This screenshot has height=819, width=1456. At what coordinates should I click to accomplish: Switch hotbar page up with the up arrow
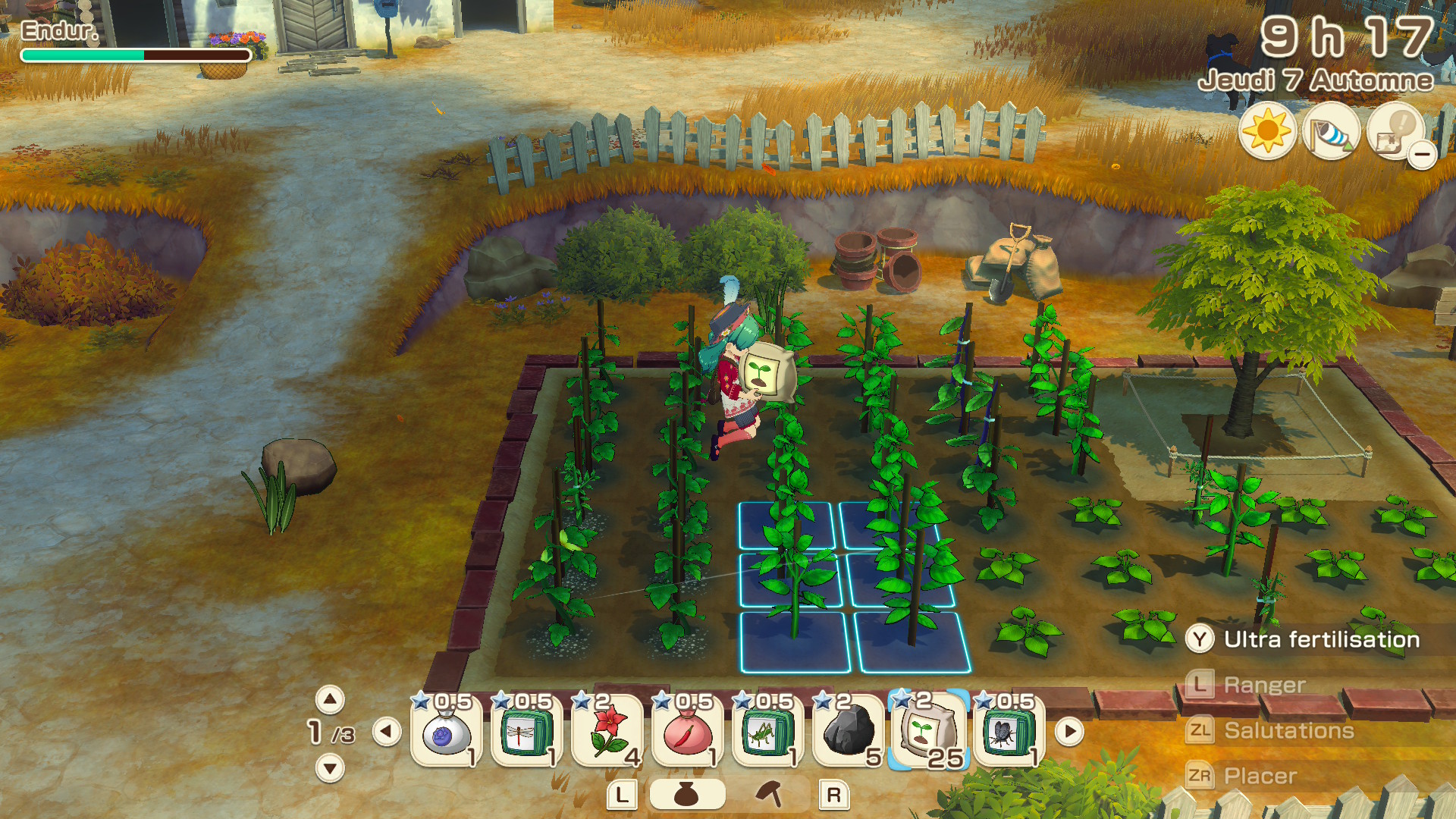(x=330, y=699)
